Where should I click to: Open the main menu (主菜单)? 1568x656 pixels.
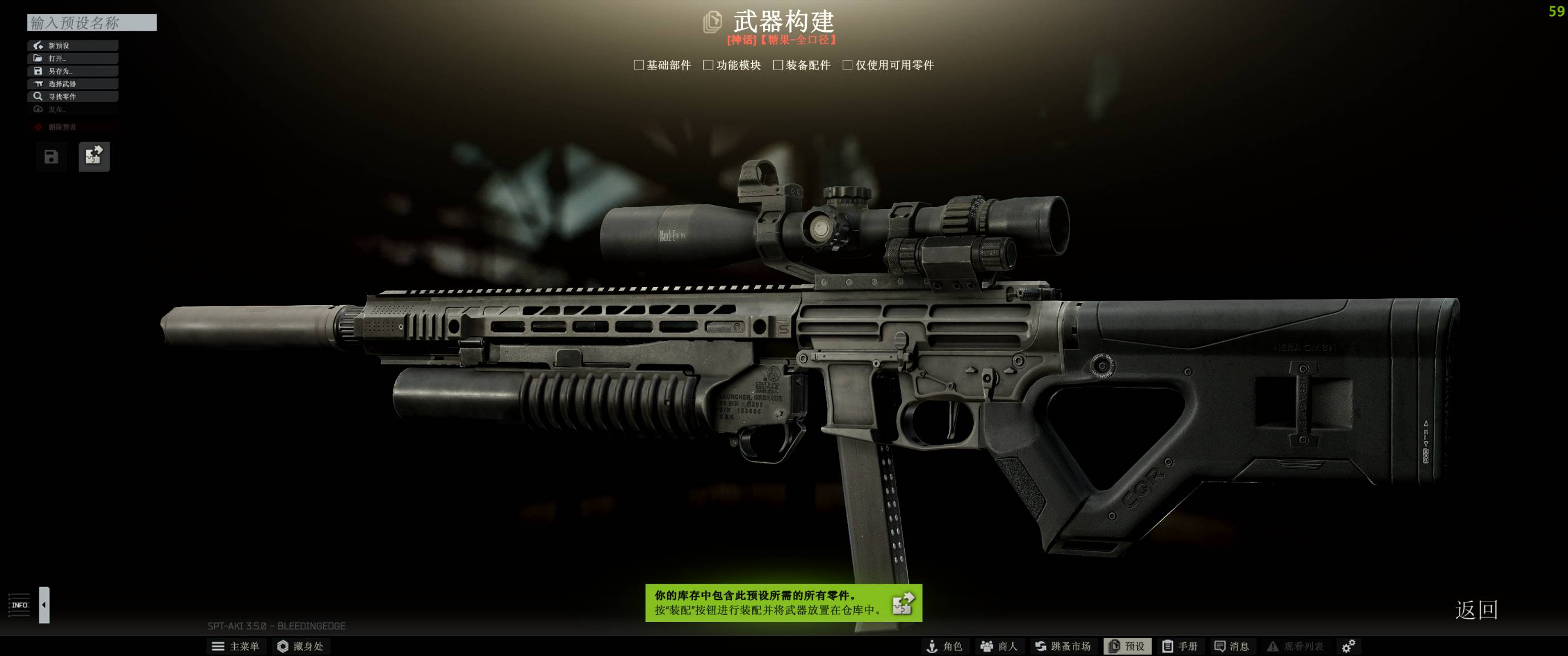coord(235,646)
